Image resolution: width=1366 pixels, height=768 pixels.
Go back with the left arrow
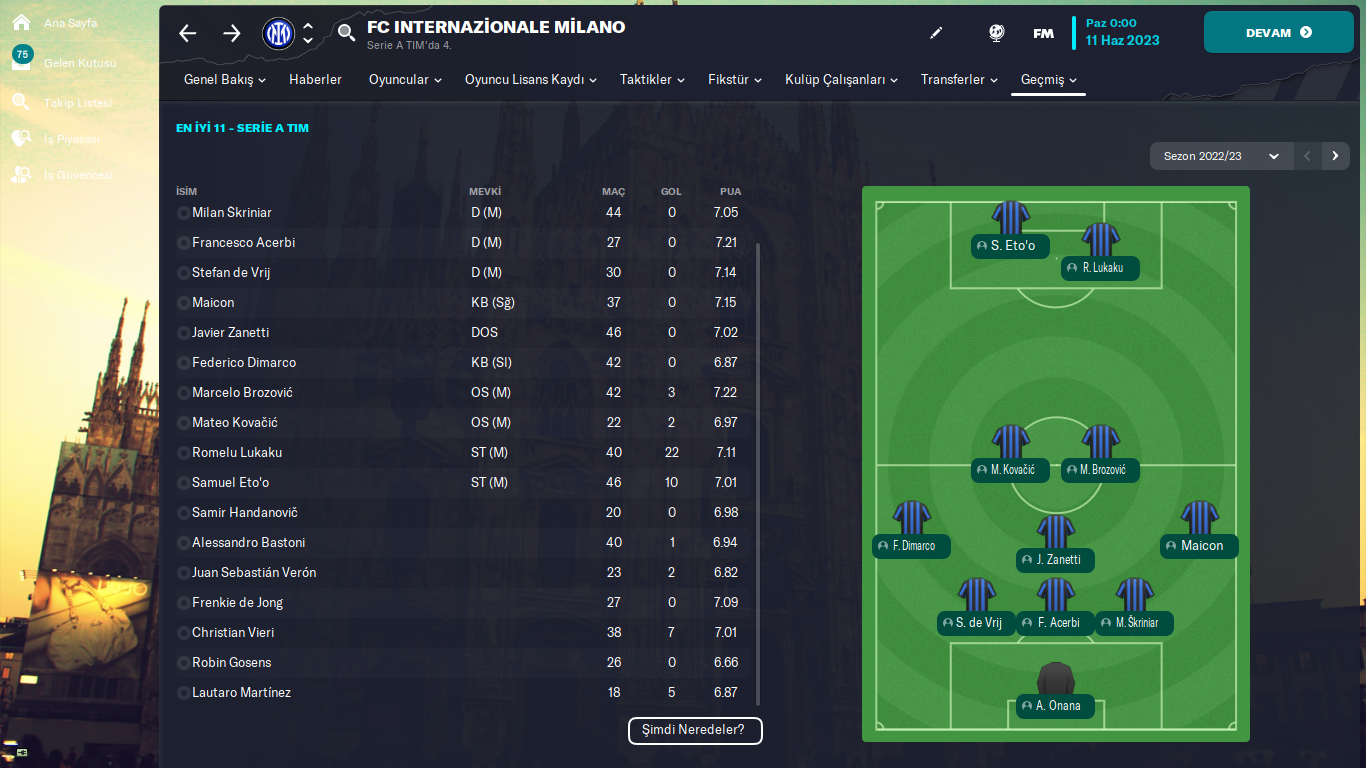(x=188, y=33)
